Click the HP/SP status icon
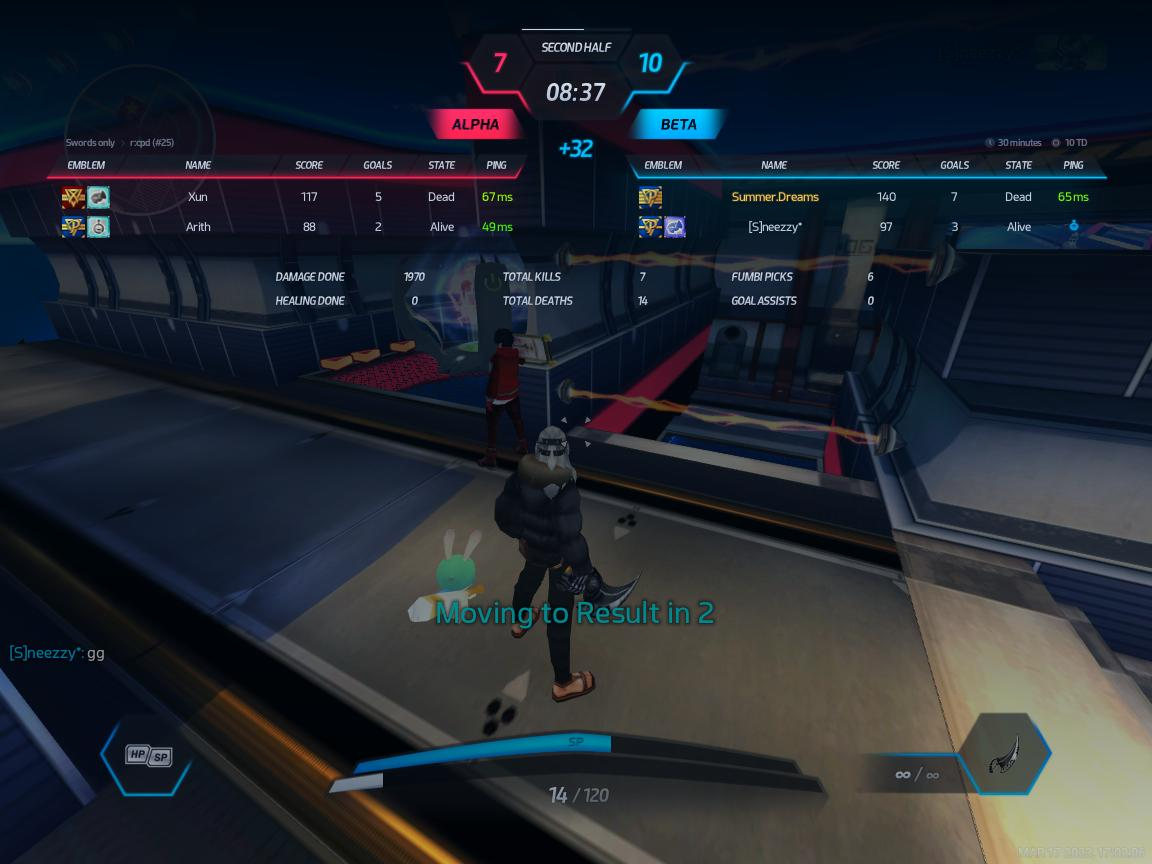The width and height of the screenshot is (1152, 864). (x=147, y=756)
